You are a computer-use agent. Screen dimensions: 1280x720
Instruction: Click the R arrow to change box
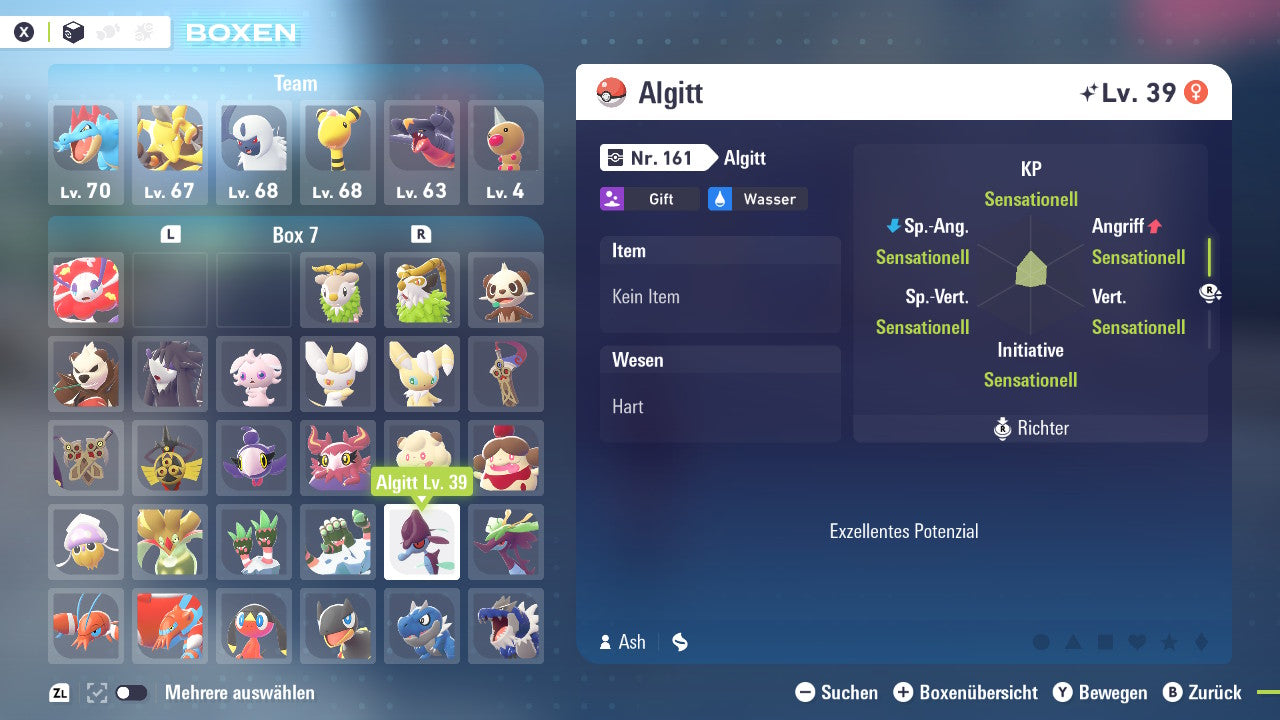click(x=424, y=233)
